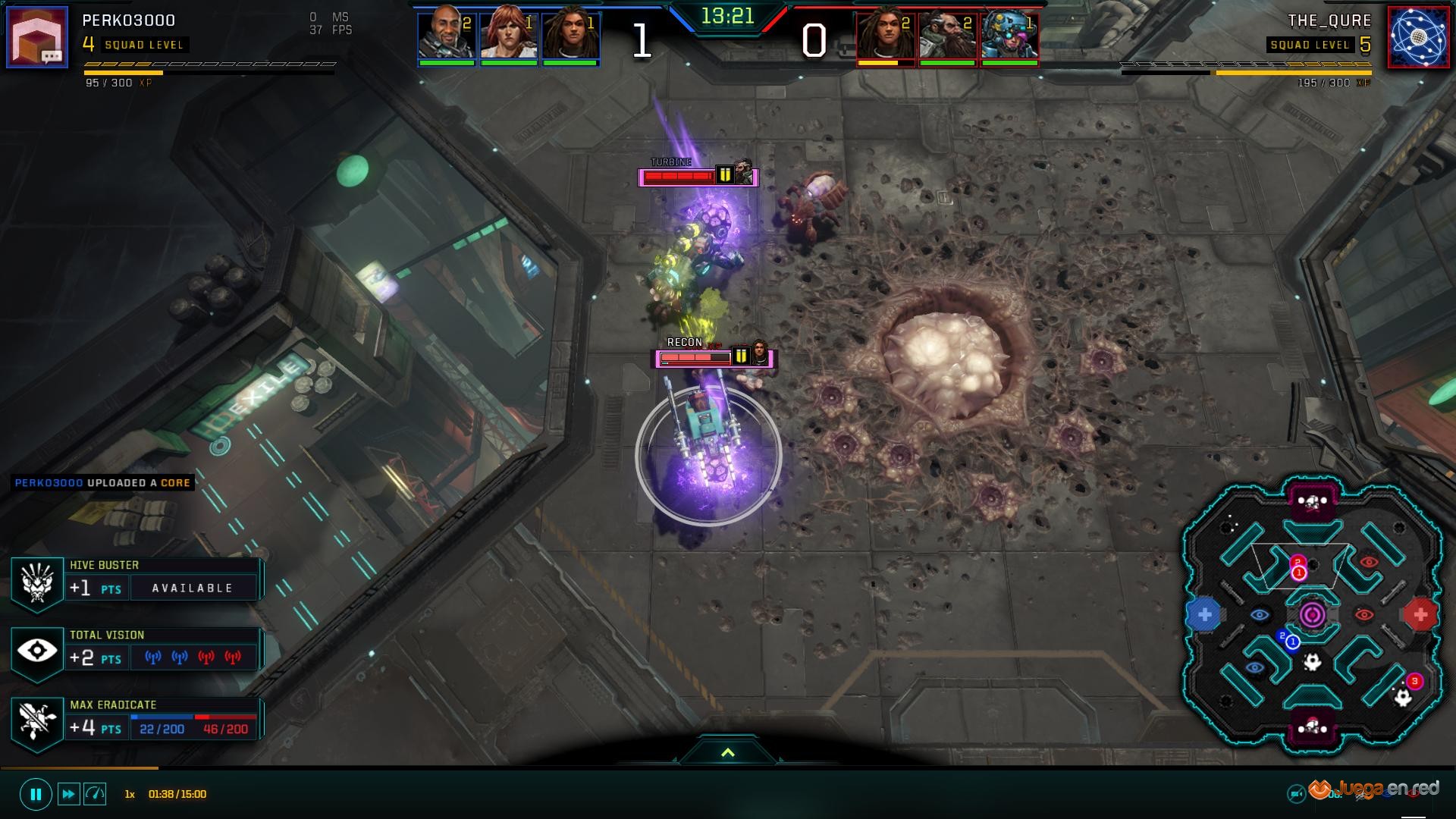The width and height of the screenshot is (1456, 819).
Task: Toggle the camera icon in the bottom bar
Action: click(1296, 794)
